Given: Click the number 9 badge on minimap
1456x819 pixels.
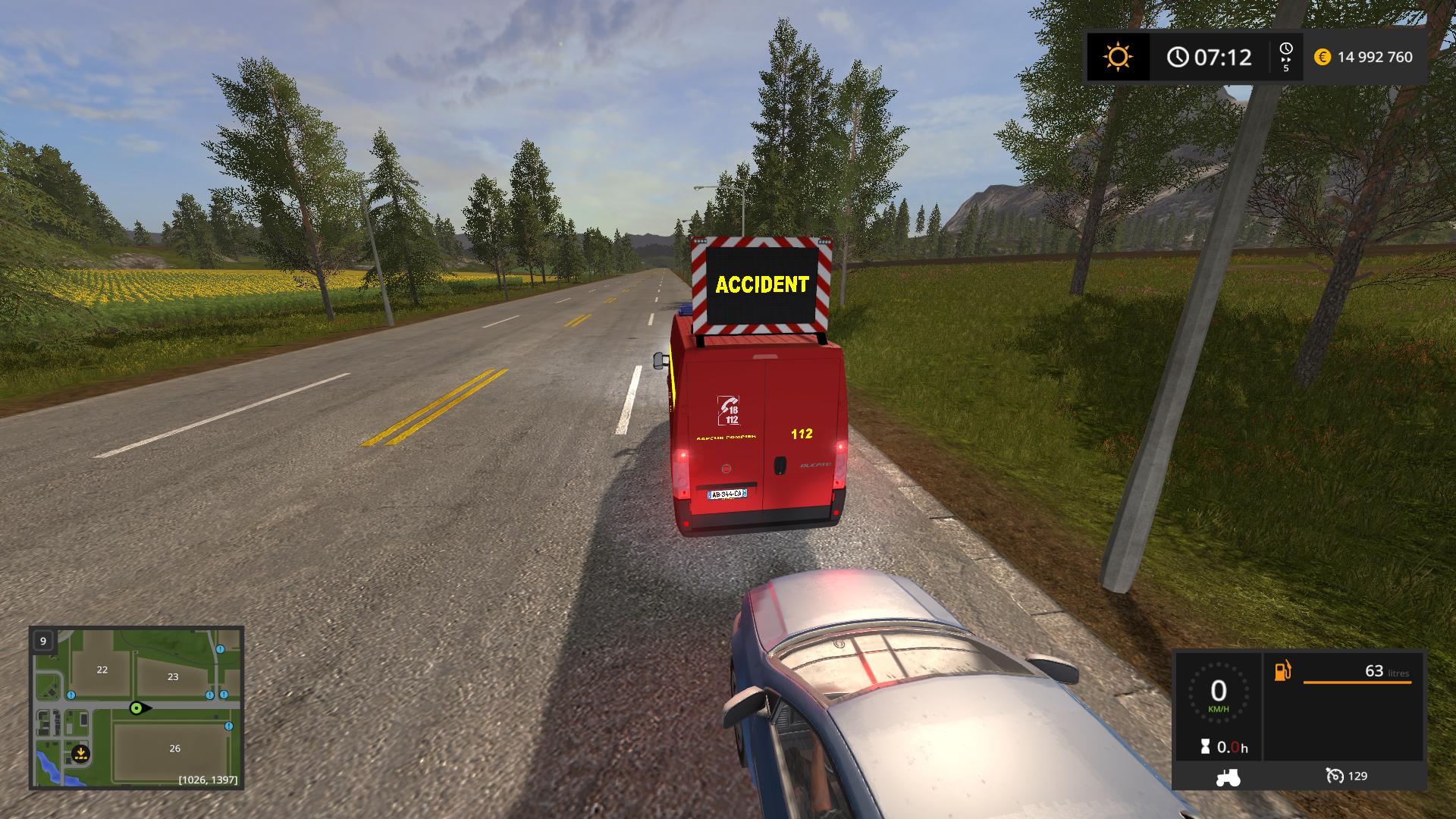Looking at the screenshot, I should click(x=43, y=641).
